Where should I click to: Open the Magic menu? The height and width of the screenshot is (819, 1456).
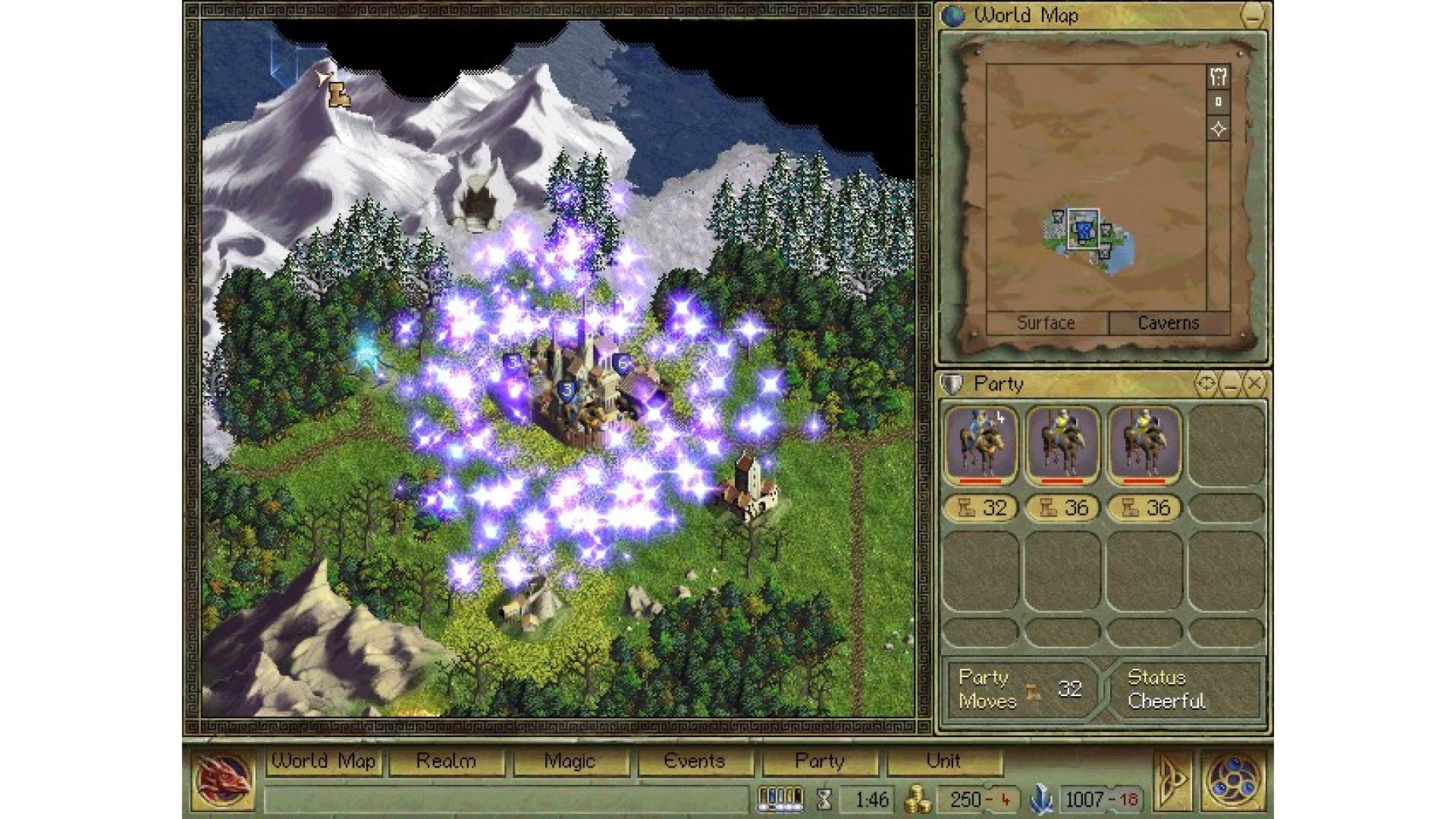pos(570,761)
